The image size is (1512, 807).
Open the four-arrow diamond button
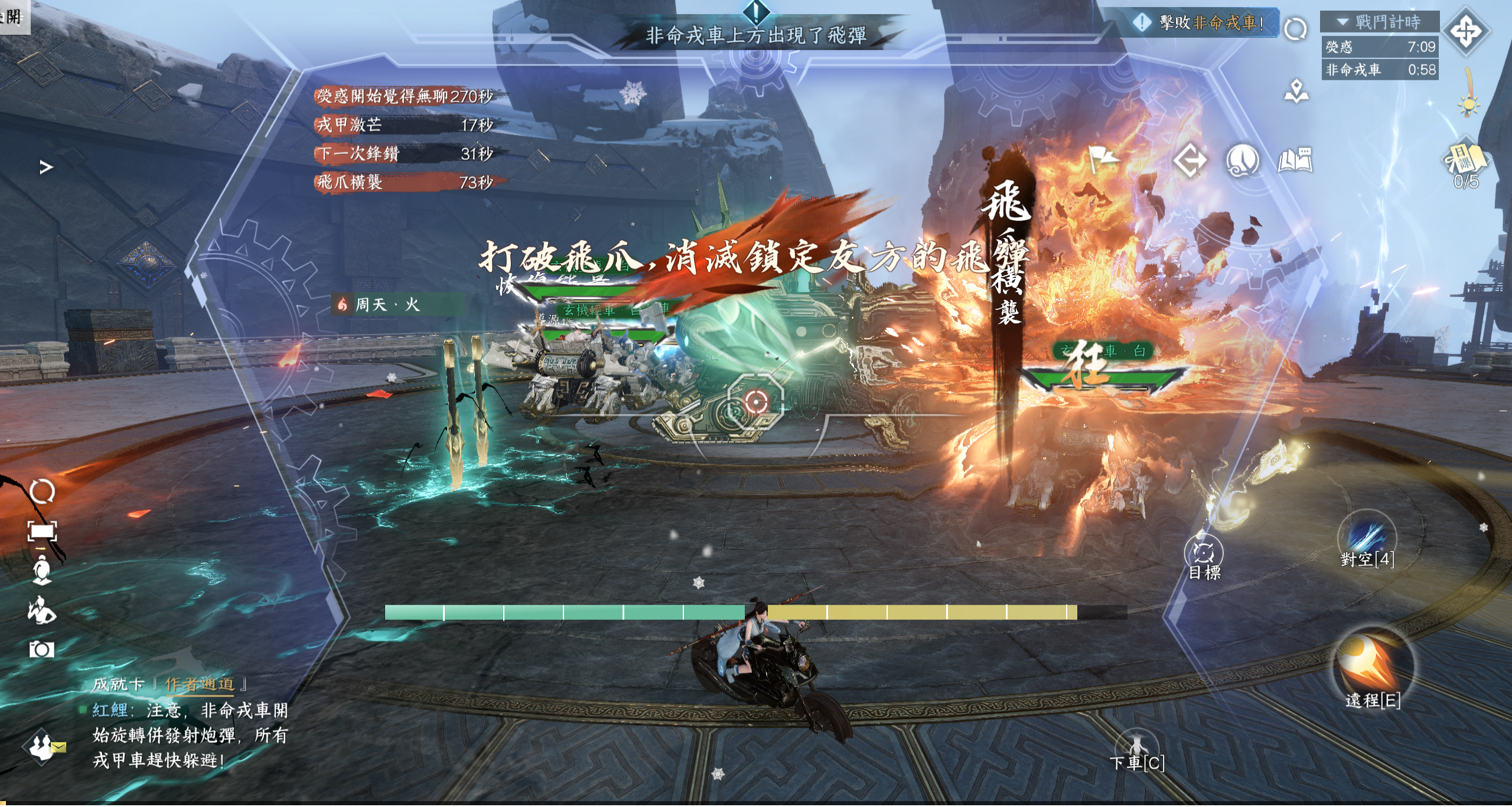[1466, 31]
